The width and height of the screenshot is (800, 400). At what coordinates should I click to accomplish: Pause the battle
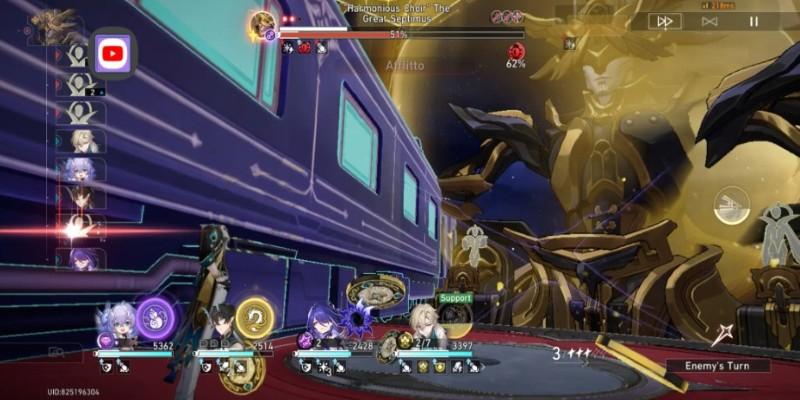point(754,21)
